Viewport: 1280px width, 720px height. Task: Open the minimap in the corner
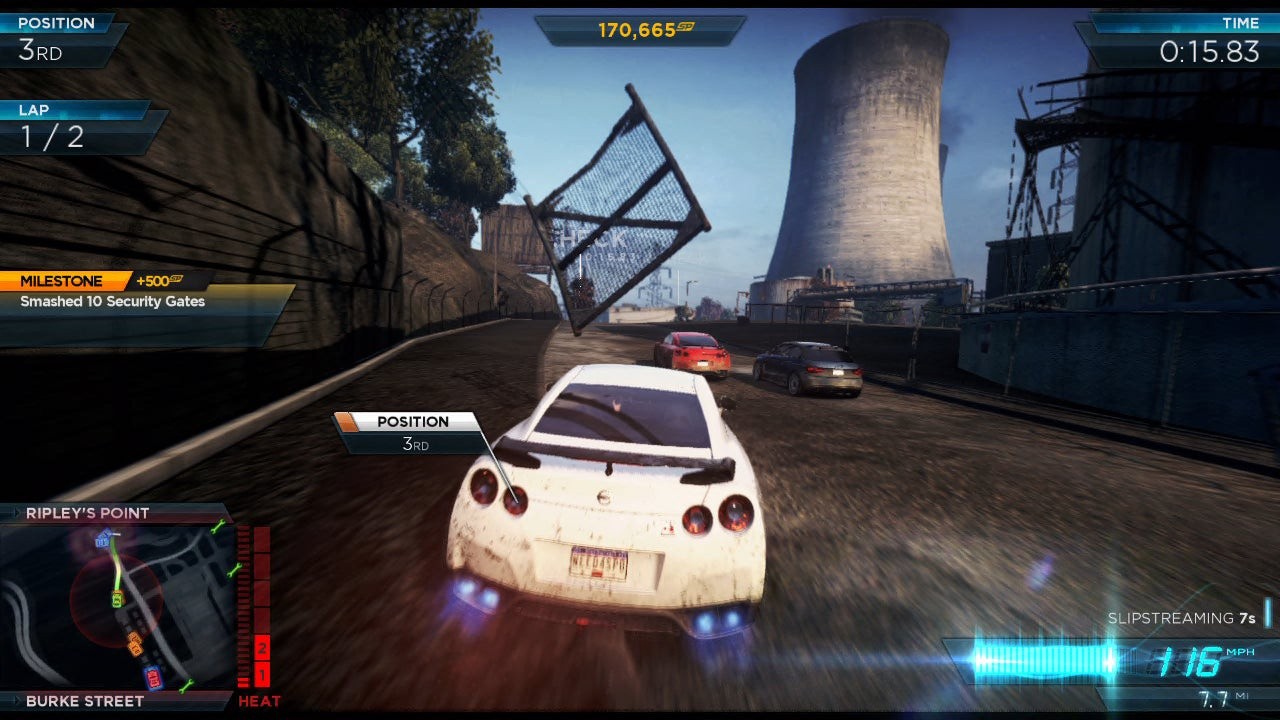pyautogui.click(x=117, y=606)
